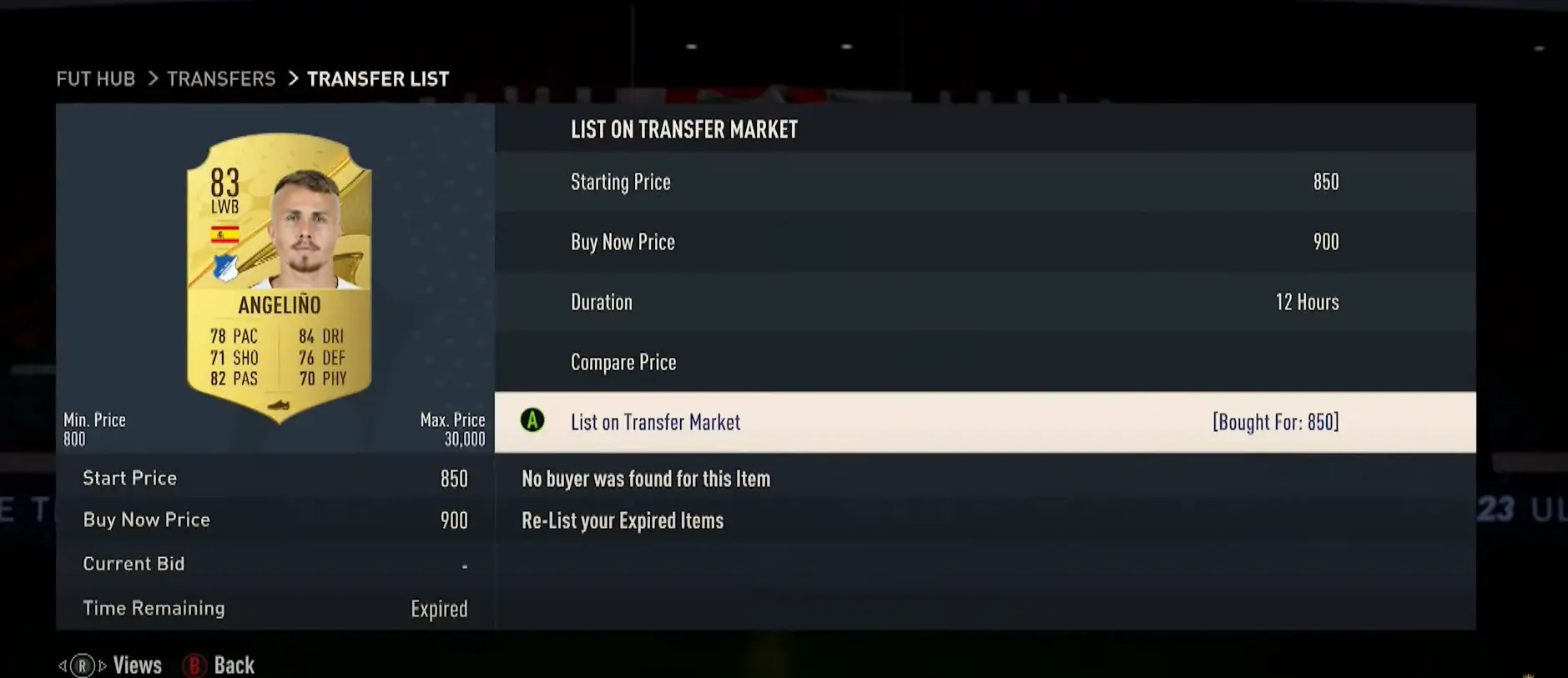Select Re-List your Expired Items
Image resolution: width=1568 pixels, height=678 pixels.
pos(623,520)
